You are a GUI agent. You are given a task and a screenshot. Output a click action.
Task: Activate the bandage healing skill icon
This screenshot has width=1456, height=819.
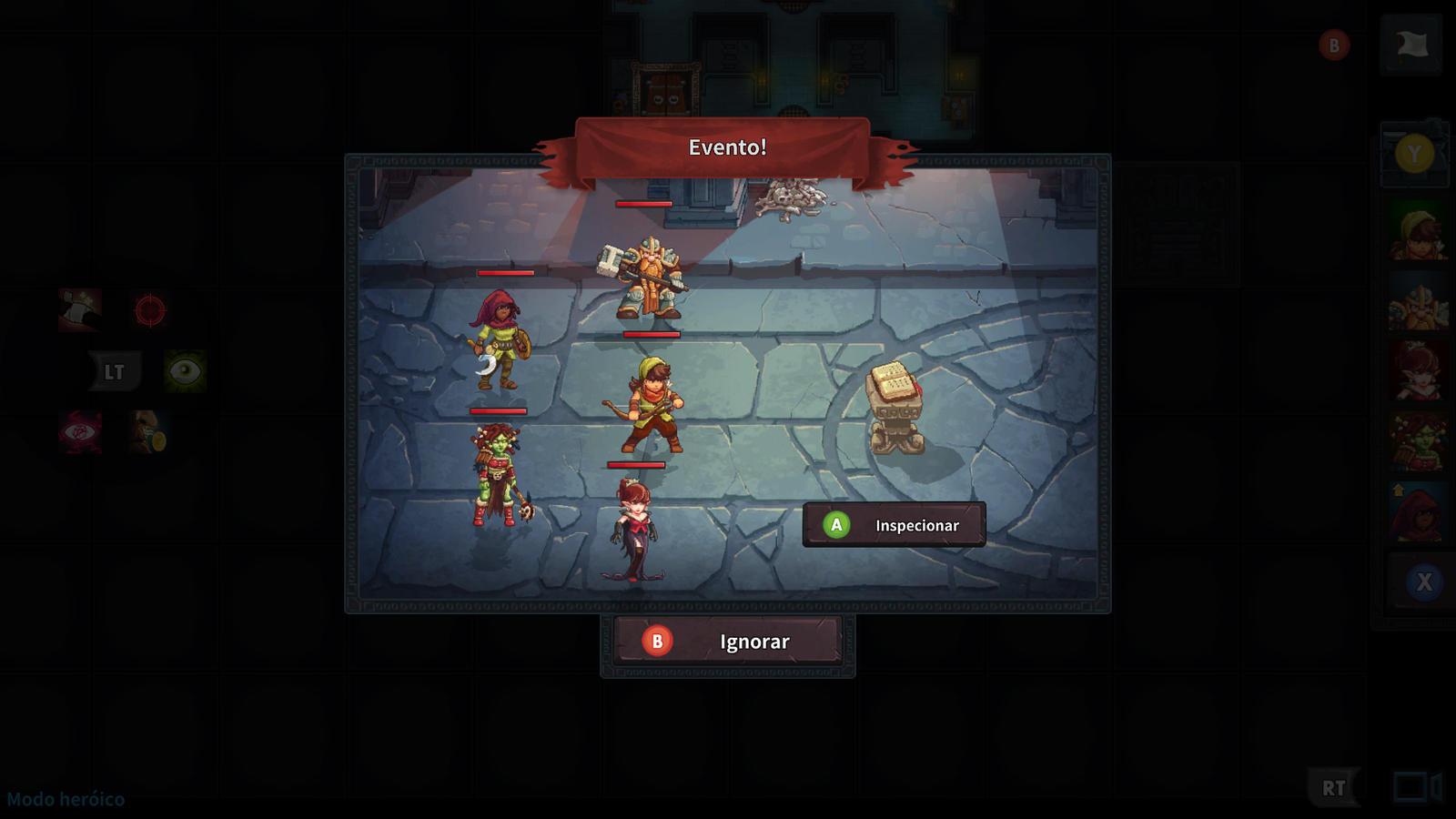click(80, 310)
